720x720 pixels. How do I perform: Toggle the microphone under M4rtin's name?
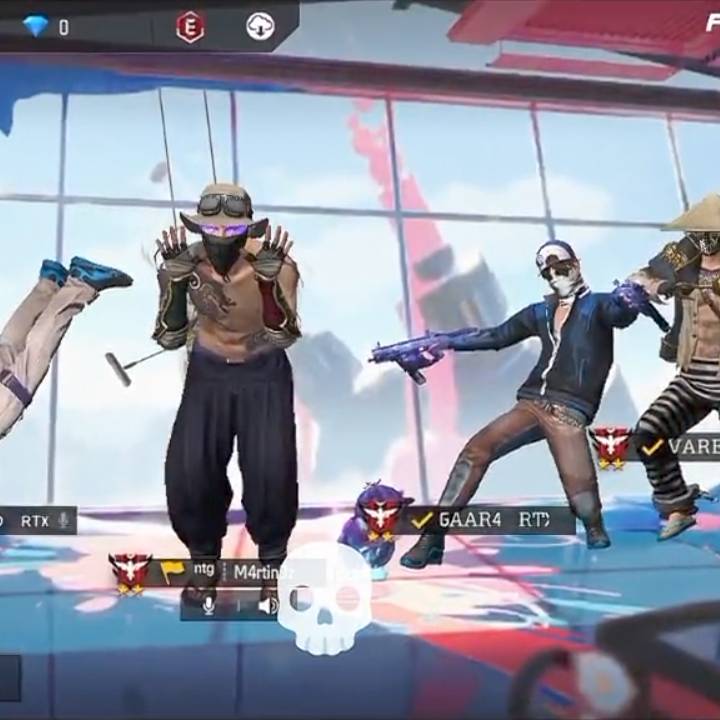[x=209, y=605]
